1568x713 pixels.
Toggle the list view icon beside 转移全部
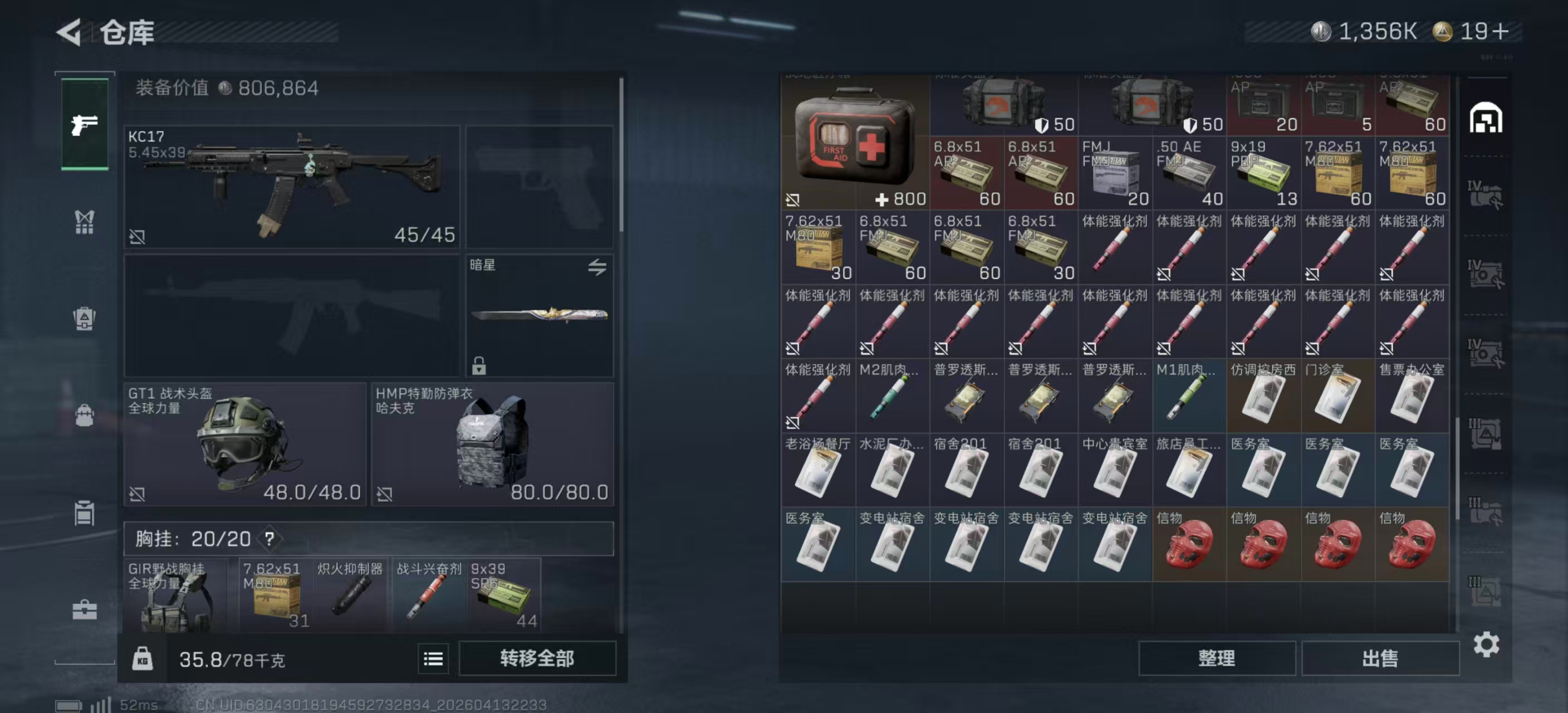(x=433, y=658)
